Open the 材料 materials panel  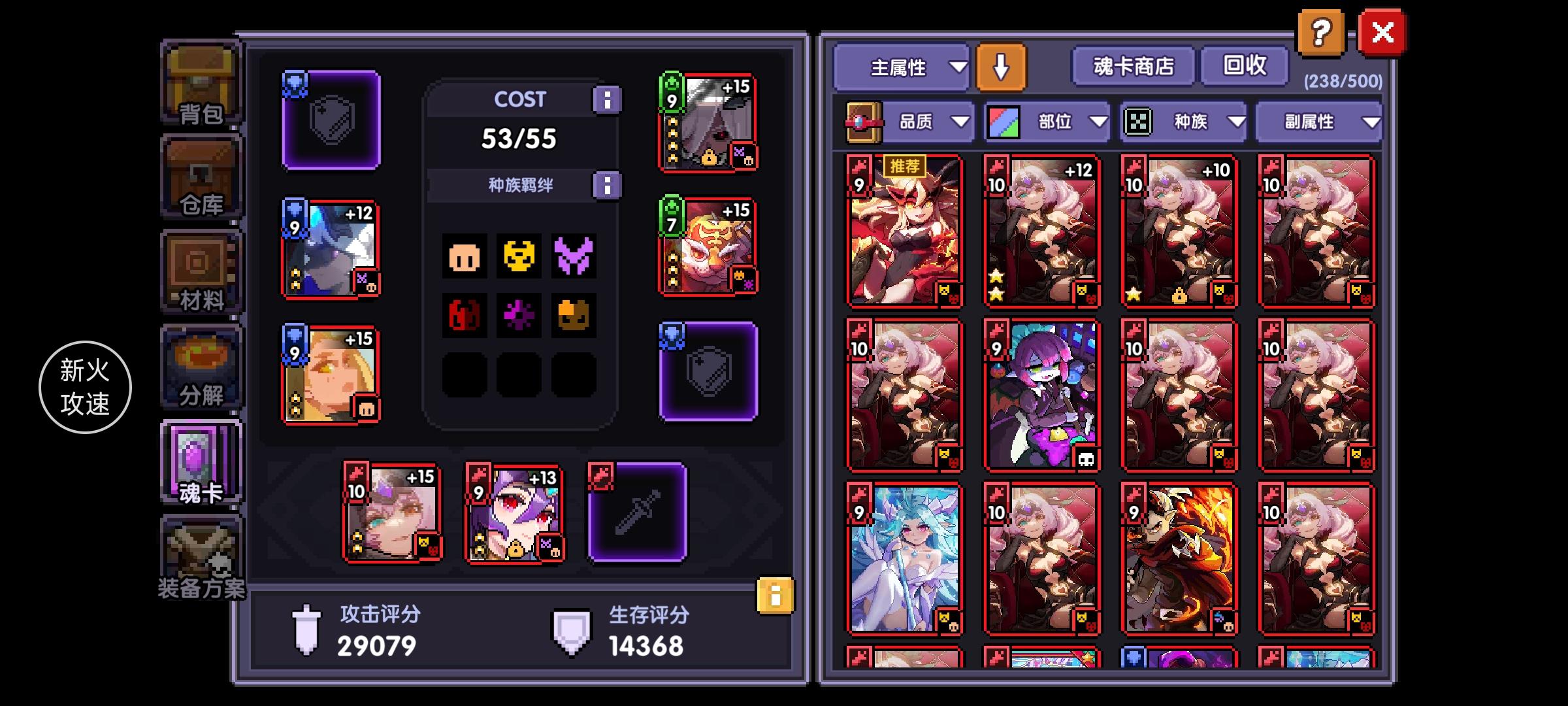tap(201, 268)
